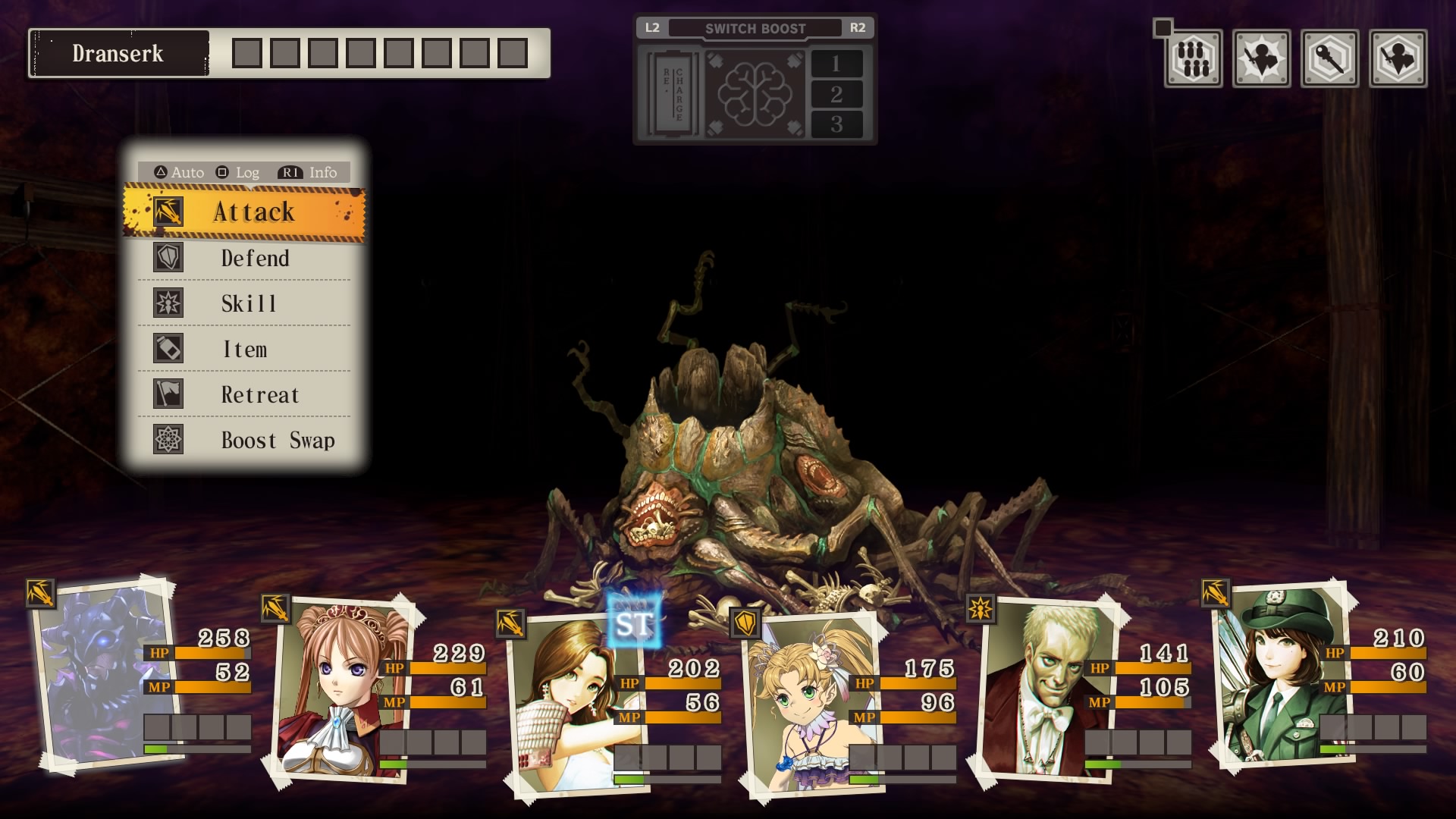Click the warrior icon with starburst background

tap(1261, 58)
